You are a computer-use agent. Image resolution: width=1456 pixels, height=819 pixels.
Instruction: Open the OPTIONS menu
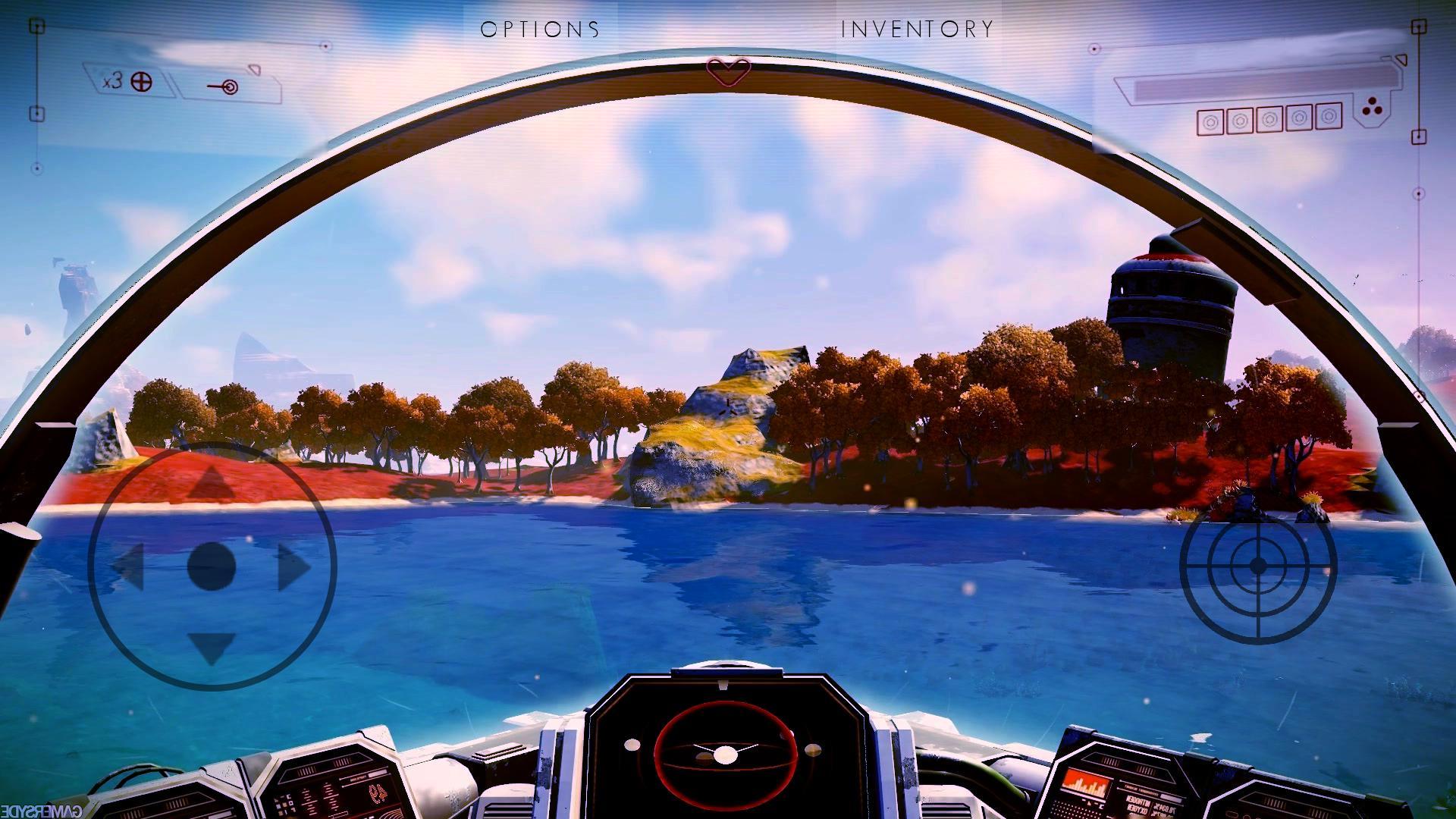tap(538, 29)
